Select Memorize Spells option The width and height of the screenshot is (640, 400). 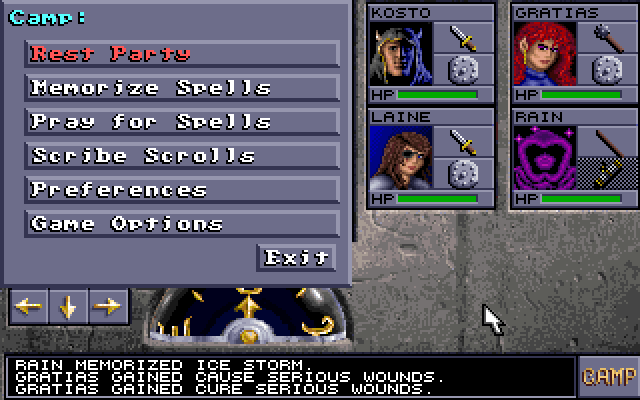pos(182,88)
